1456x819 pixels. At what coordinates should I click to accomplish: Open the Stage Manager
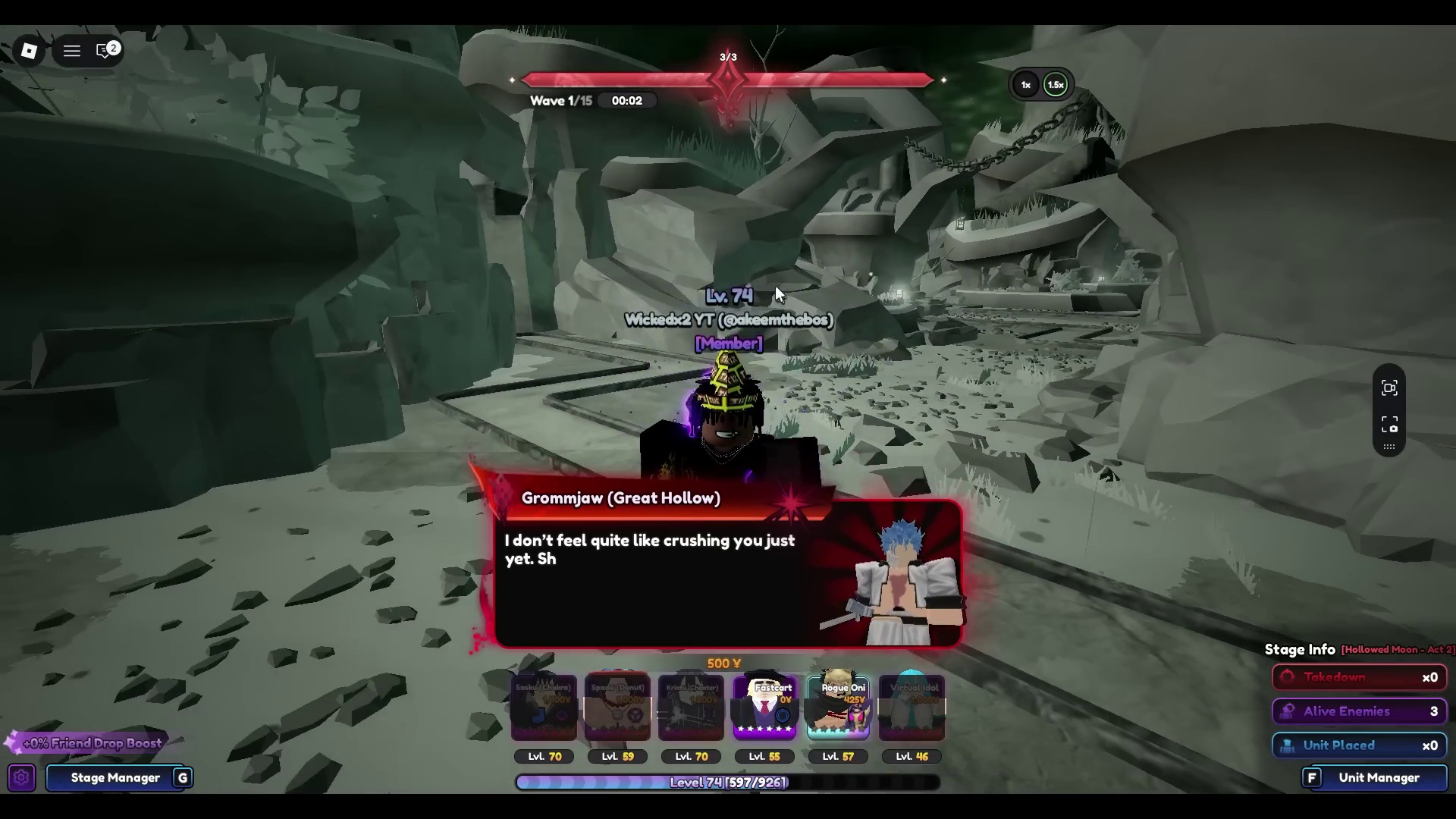[115, 777]
